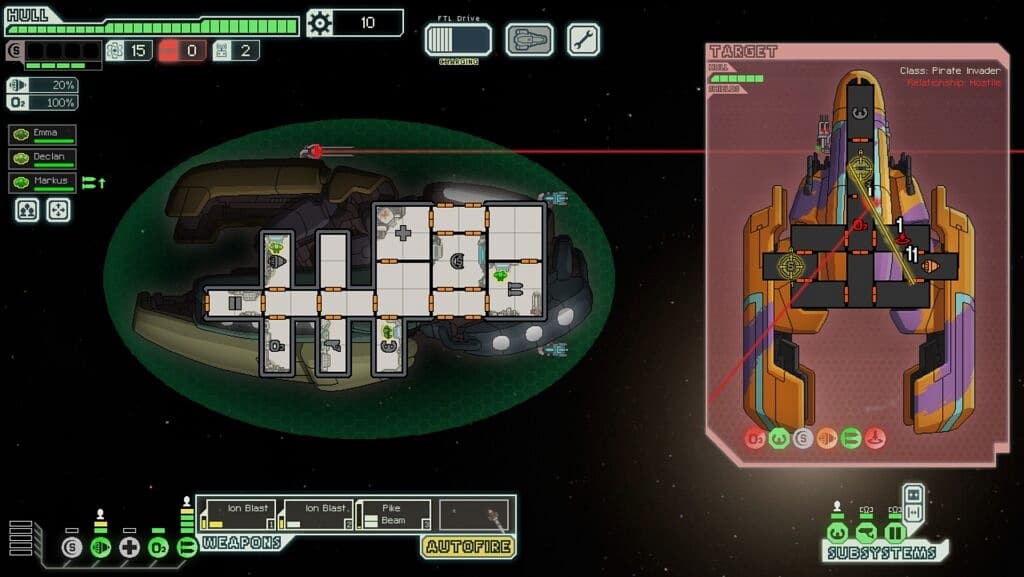Select crew member Markus
Viewport: 1024px width, 577px height.
point(43,182)
